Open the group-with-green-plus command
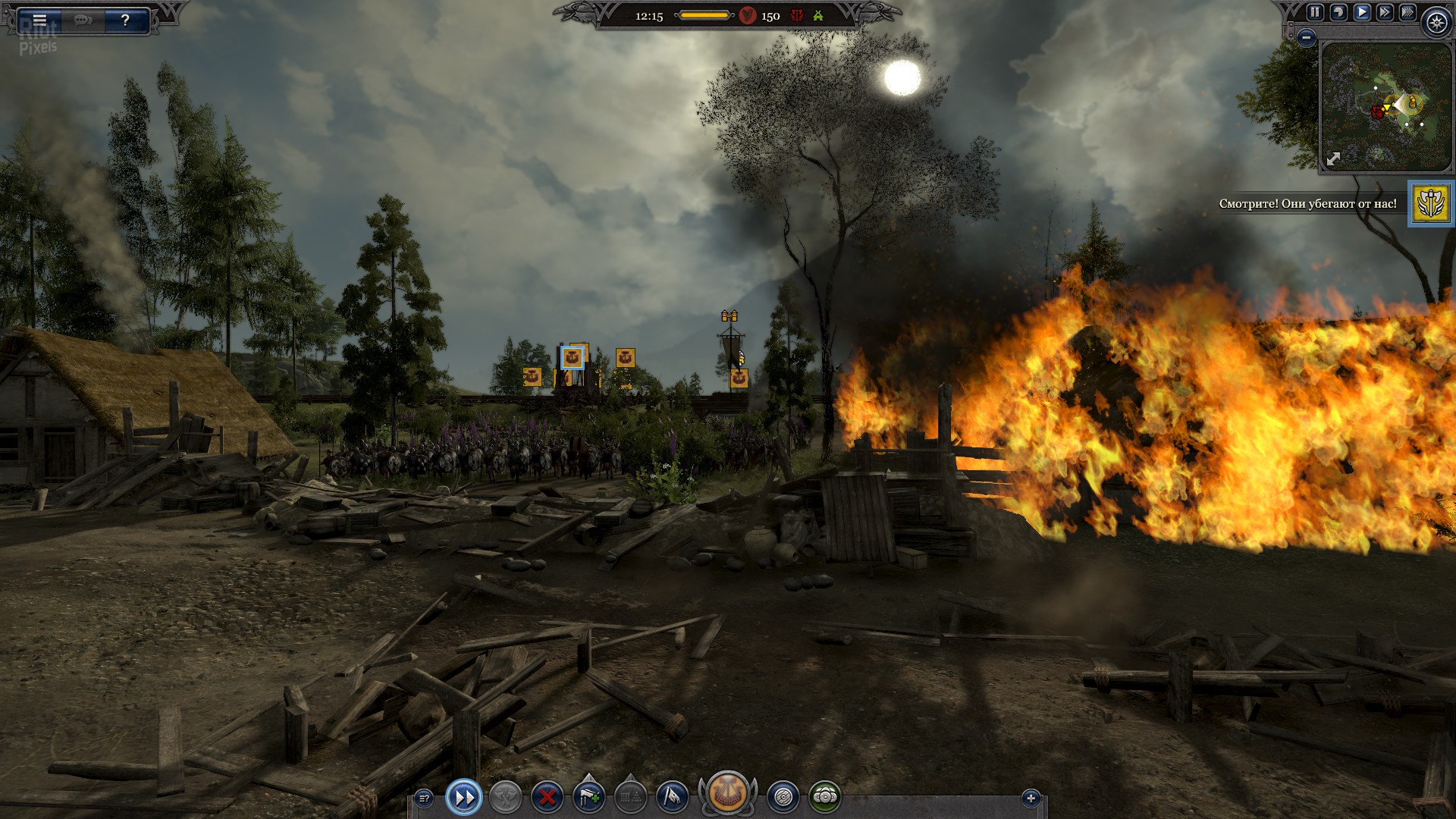 pyautogui.click(x=589, y=797)
